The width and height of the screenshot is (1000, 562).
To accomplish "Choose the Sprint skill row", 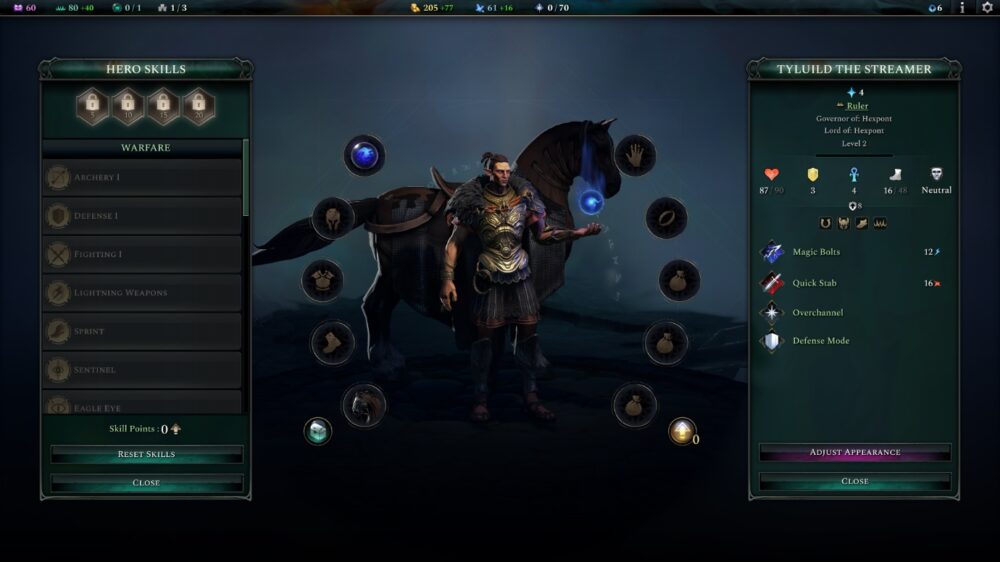I will (143, 331).
